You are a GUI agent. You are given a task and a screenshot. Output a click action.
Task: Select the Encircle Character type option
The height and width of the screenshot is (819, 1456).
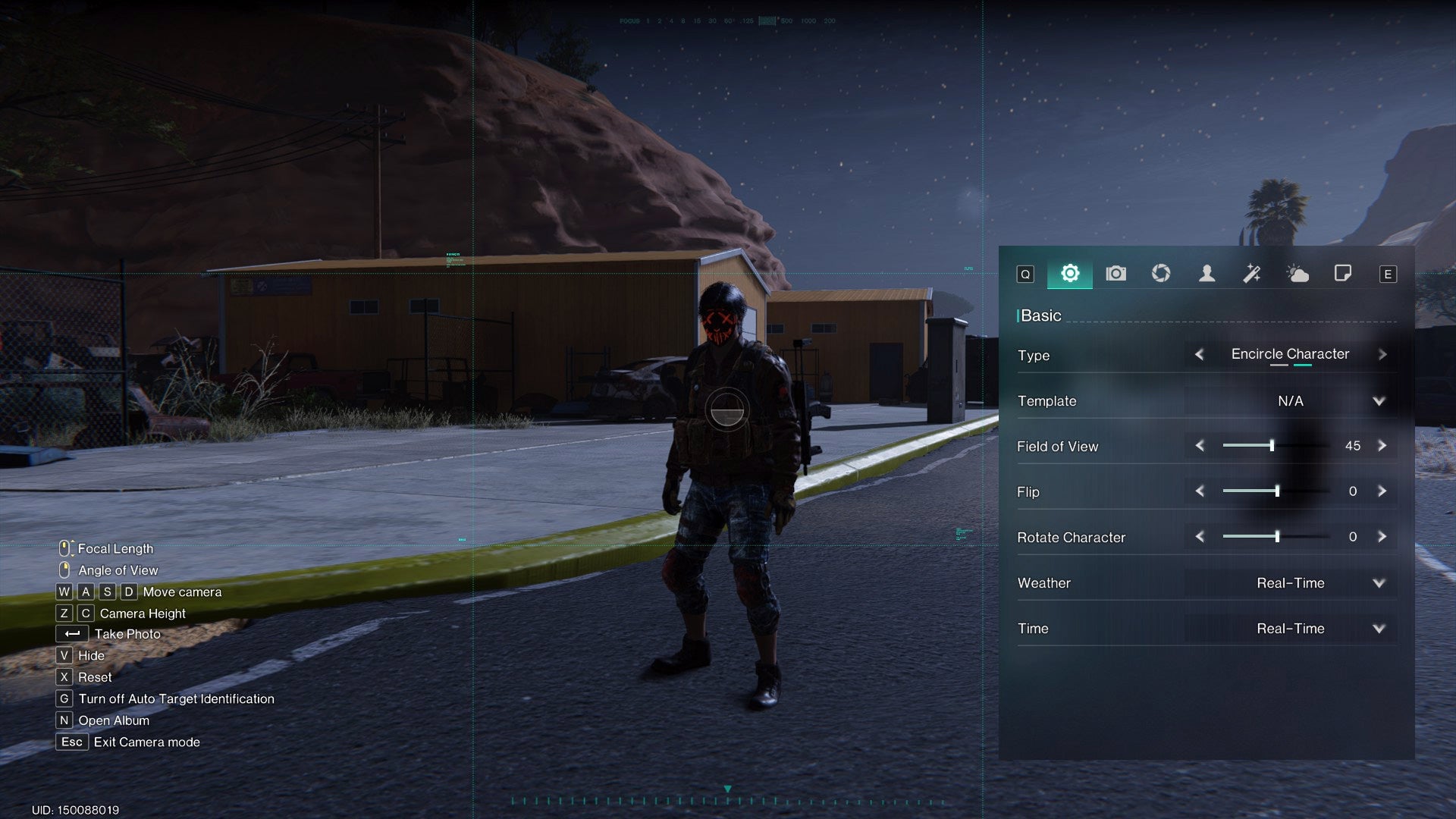pos(1290,354)
